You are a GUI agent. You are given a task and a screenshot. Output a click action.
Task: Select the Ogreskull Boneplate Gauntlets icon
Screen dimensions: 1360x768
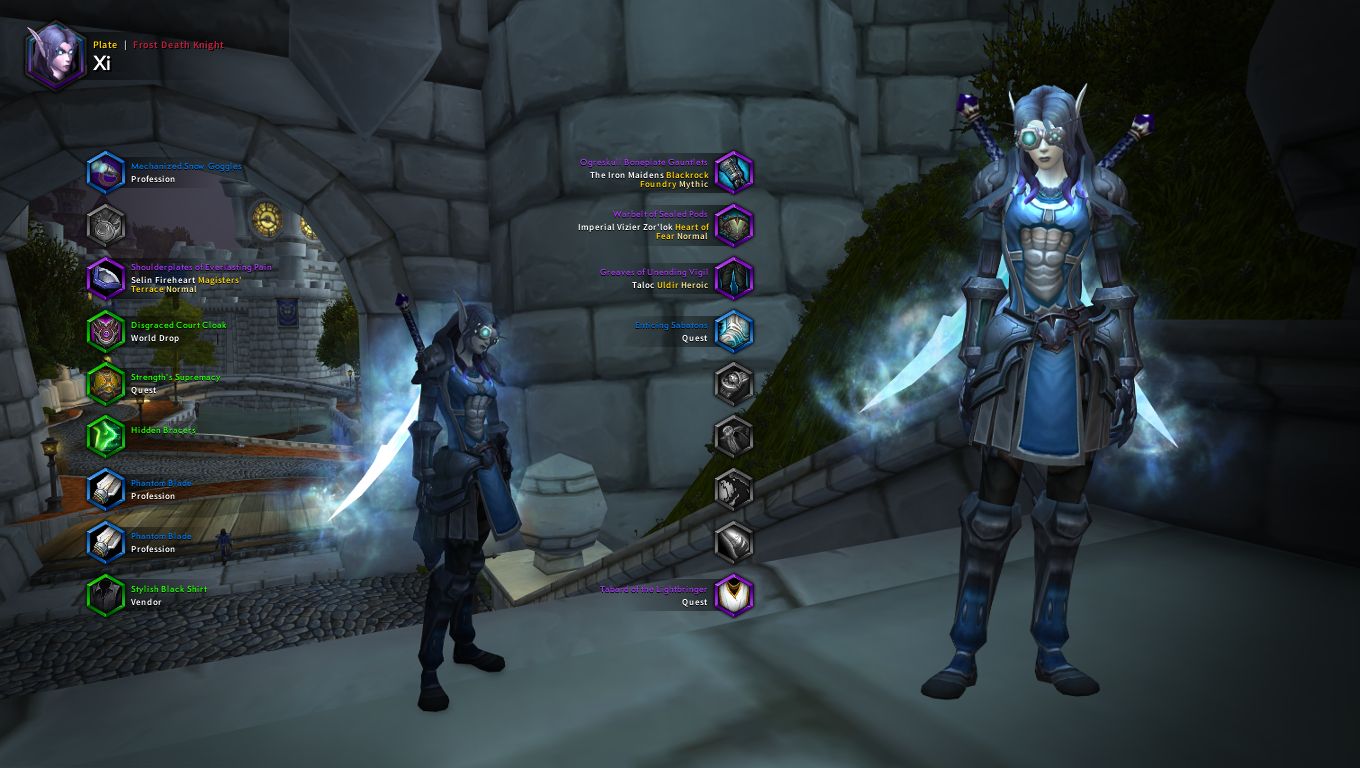click(x=733, y=171)
